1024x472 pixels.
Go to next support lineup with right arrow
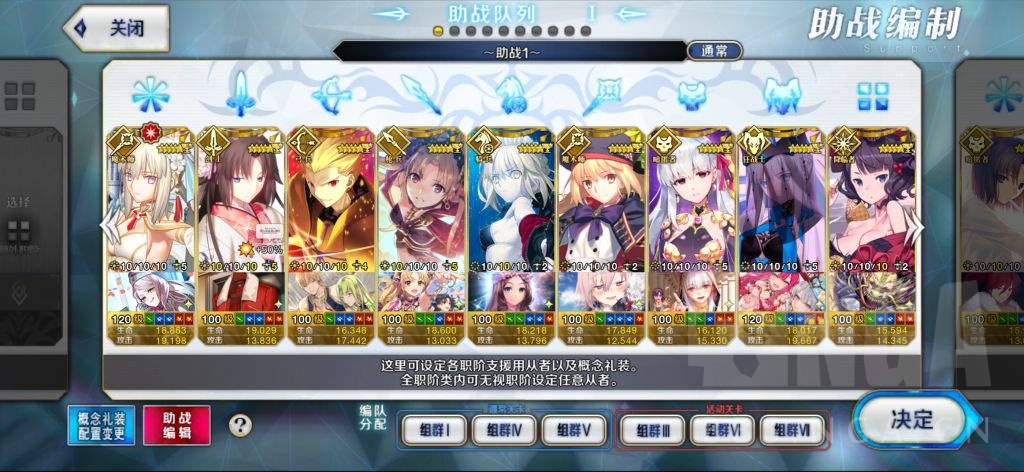click(912, 227)
